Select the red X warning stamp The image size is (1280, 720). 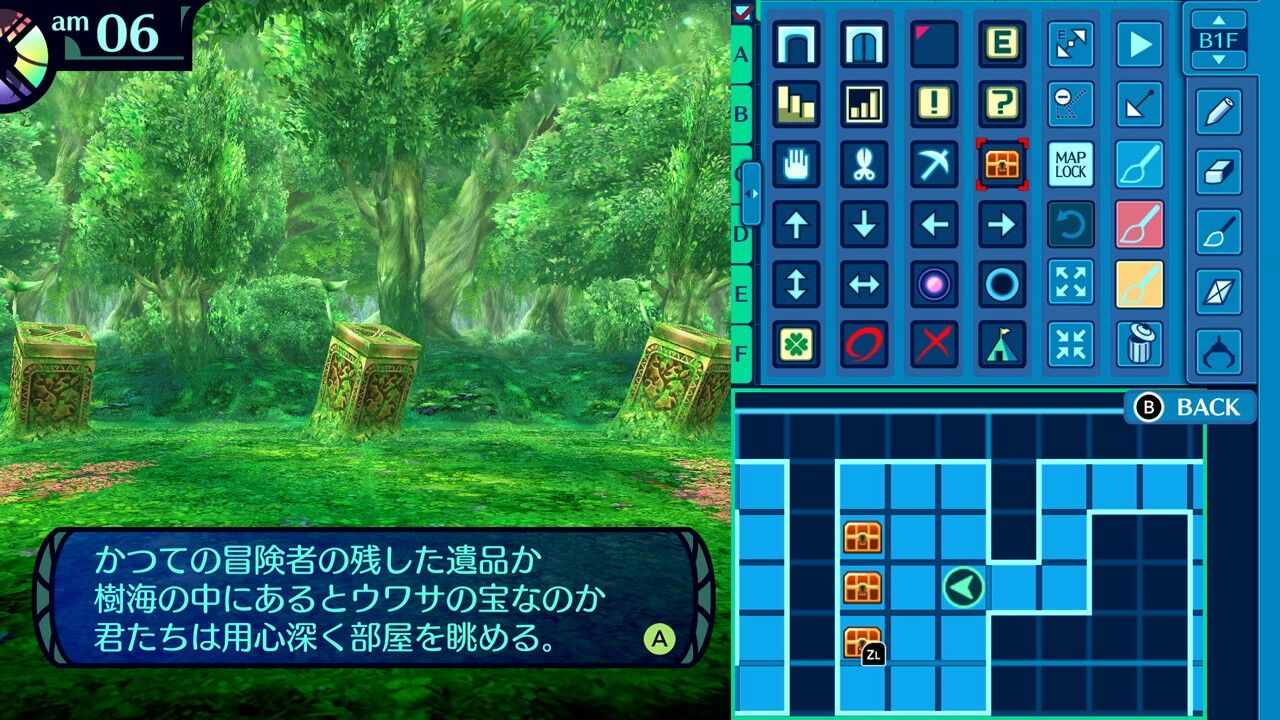click(x=932, y=346)
